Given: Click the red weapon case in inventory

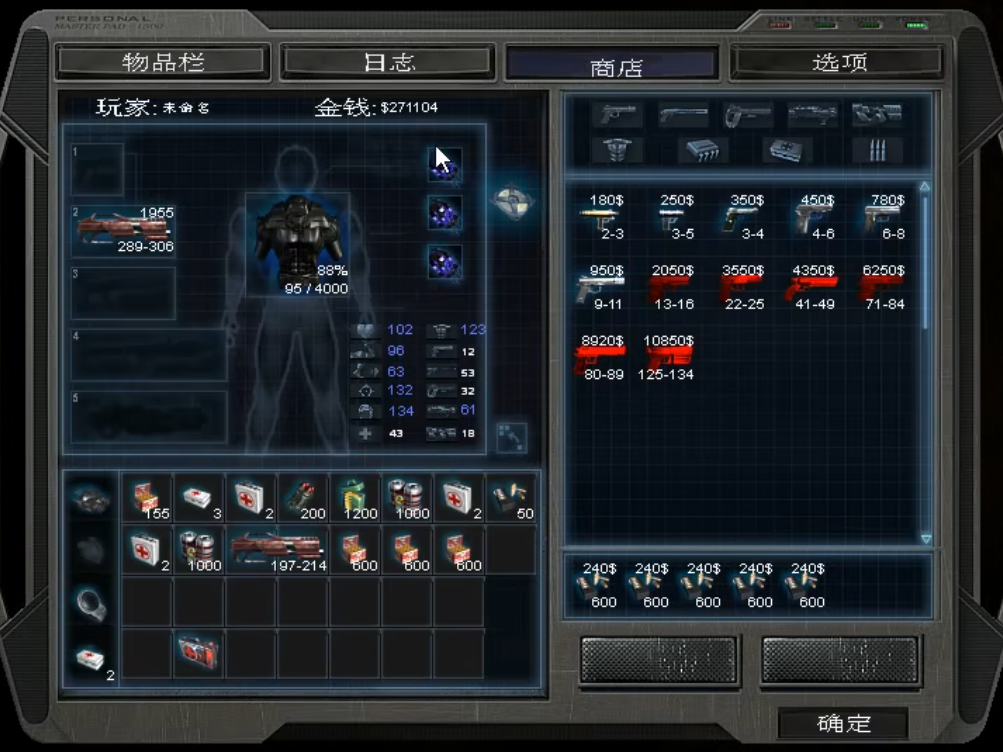Looking at the screenshot, I should tap(198, 654).
